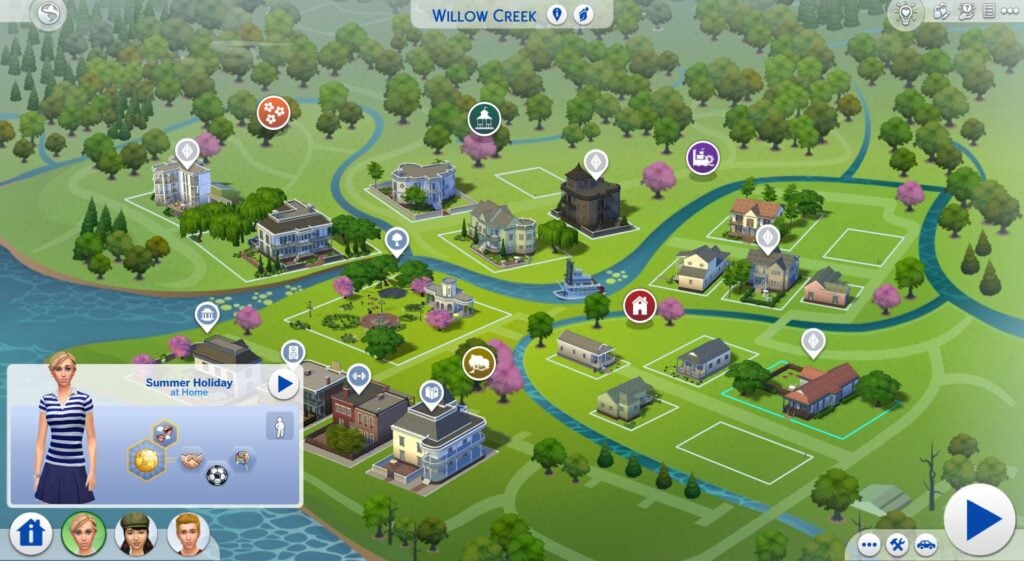Select the blond male Sim portrait
Viewport: 1024px width, 561px height.
point(188,533)
